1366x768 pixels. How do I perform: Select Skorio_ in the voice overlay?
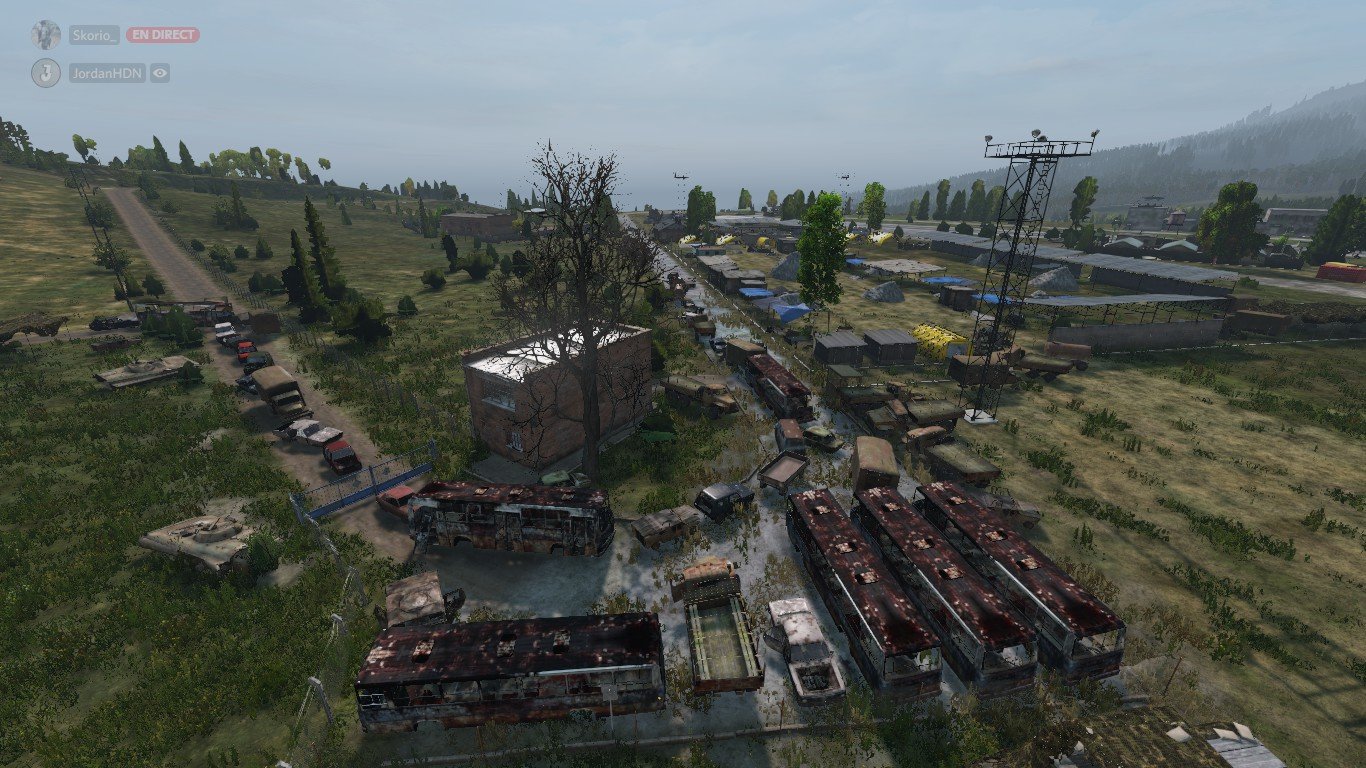94,35
